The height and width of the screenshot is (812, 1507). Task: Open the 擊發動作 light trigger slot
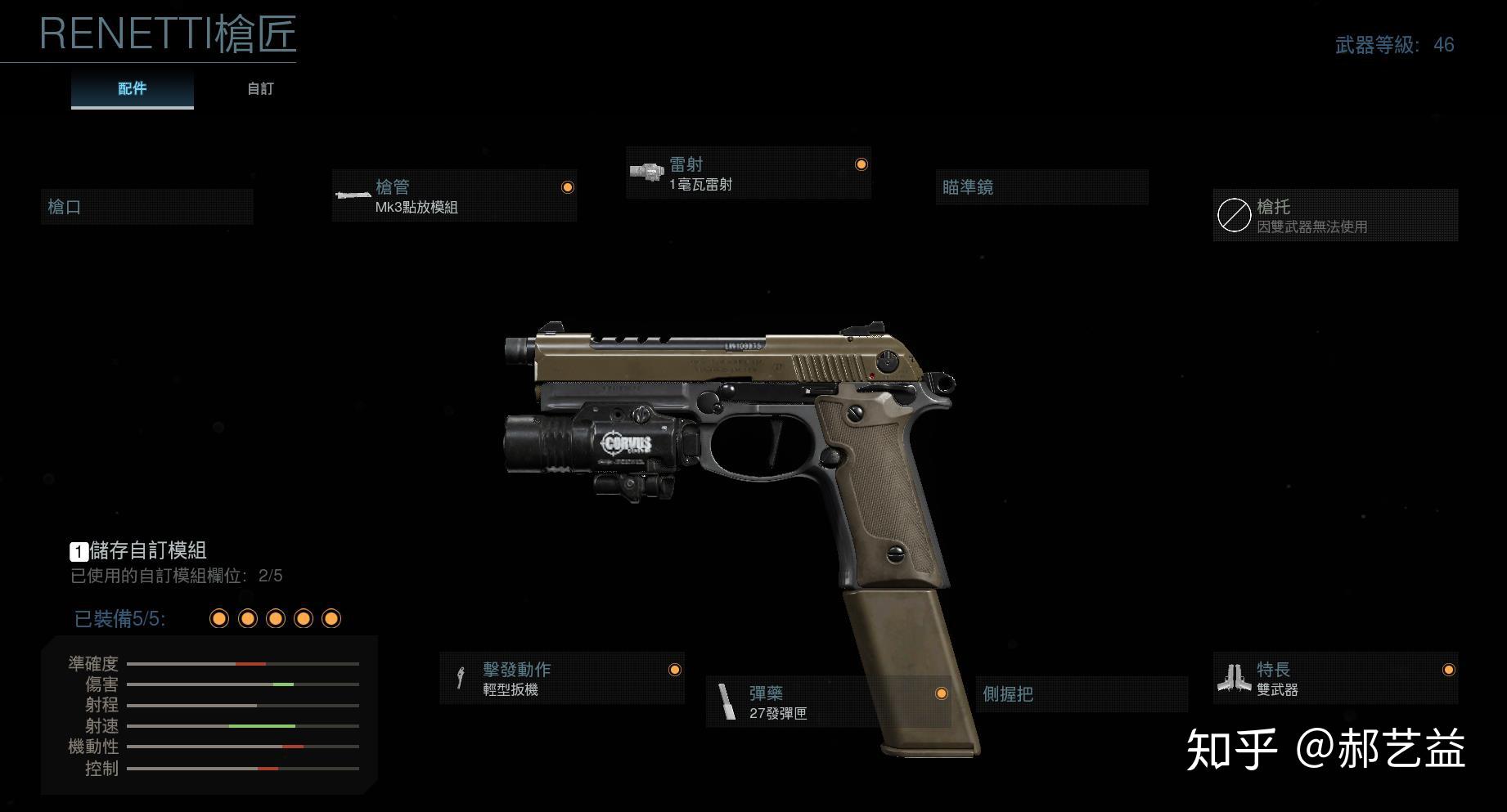(x=561, y=679)
